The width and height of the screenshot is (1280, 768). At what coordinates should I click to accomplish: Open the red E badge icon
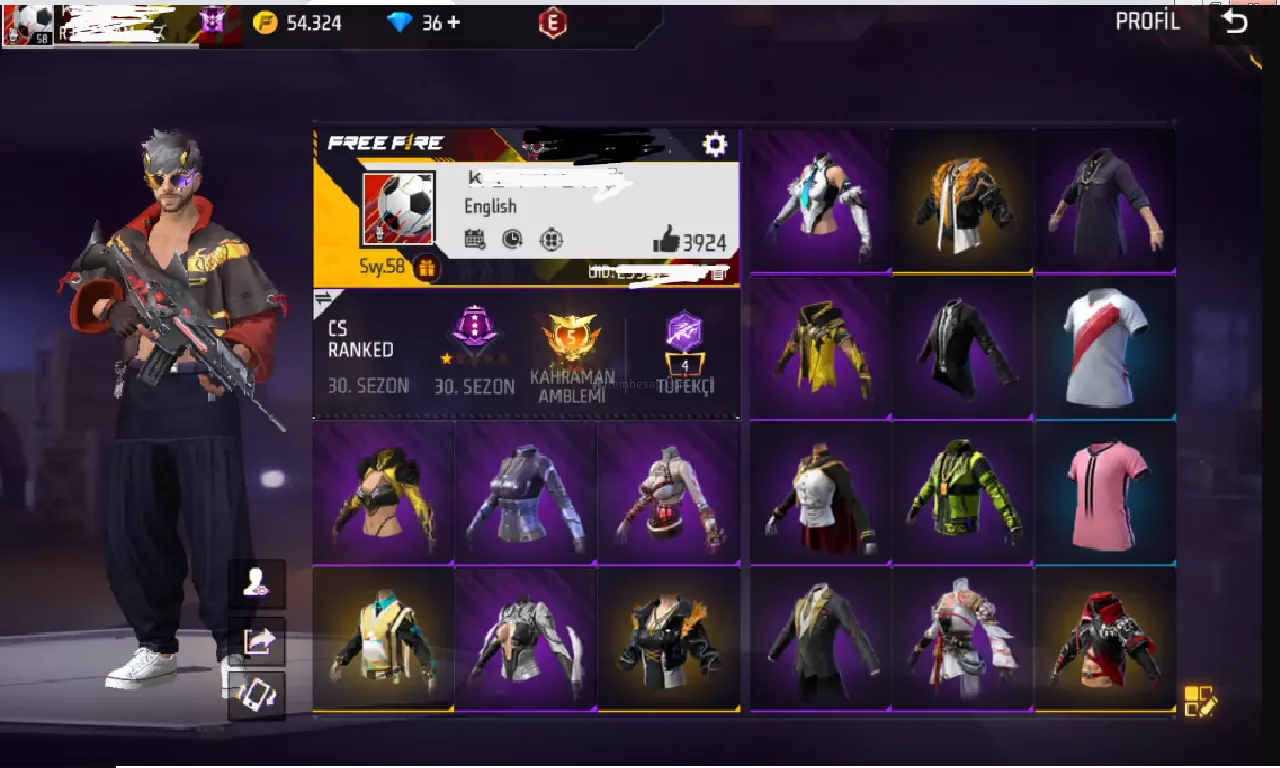coord(552,22)
